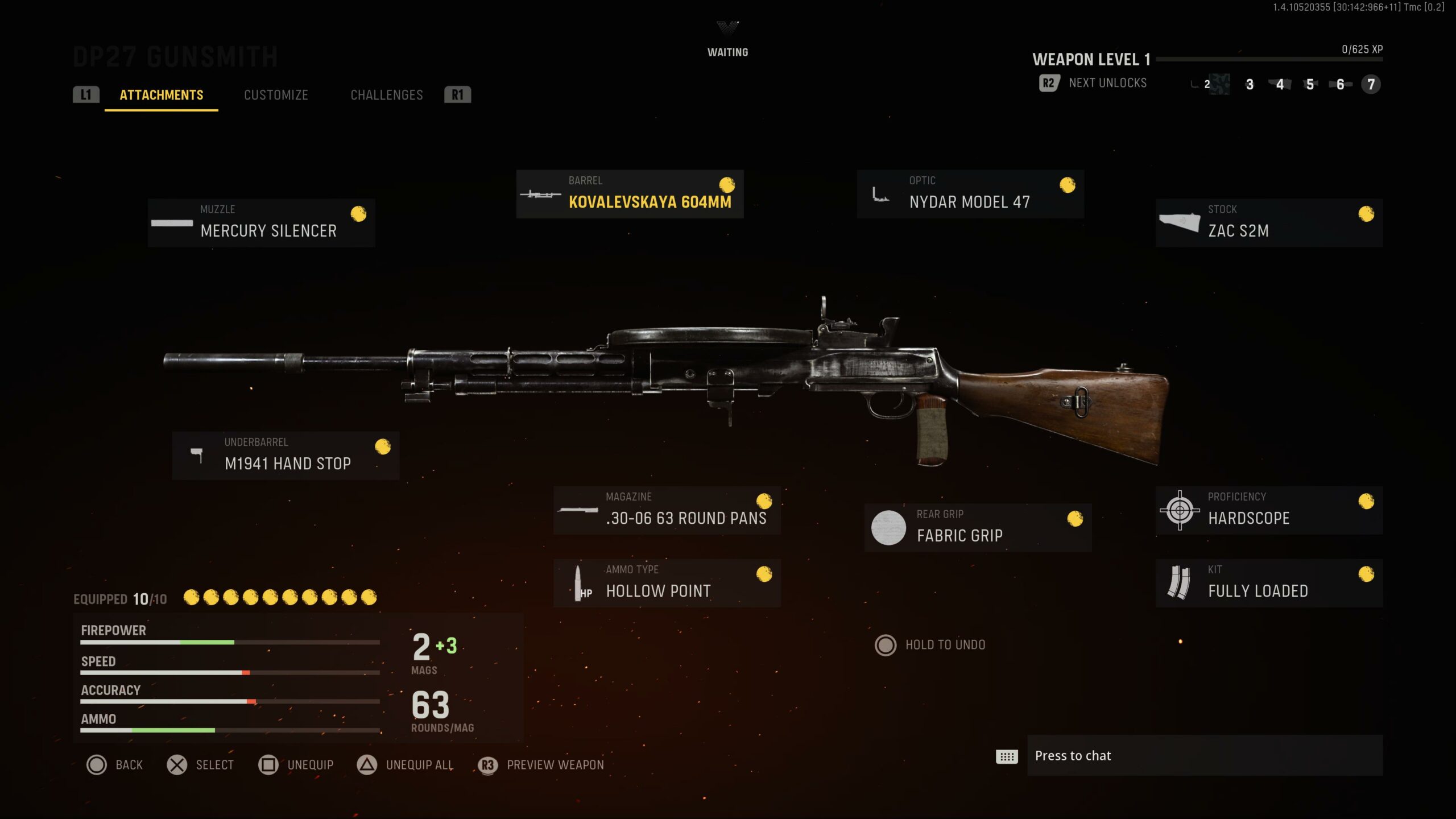1456x819 pixels.
Task: Show the Next Unlocks list
Action: (x=1093, y=83)
